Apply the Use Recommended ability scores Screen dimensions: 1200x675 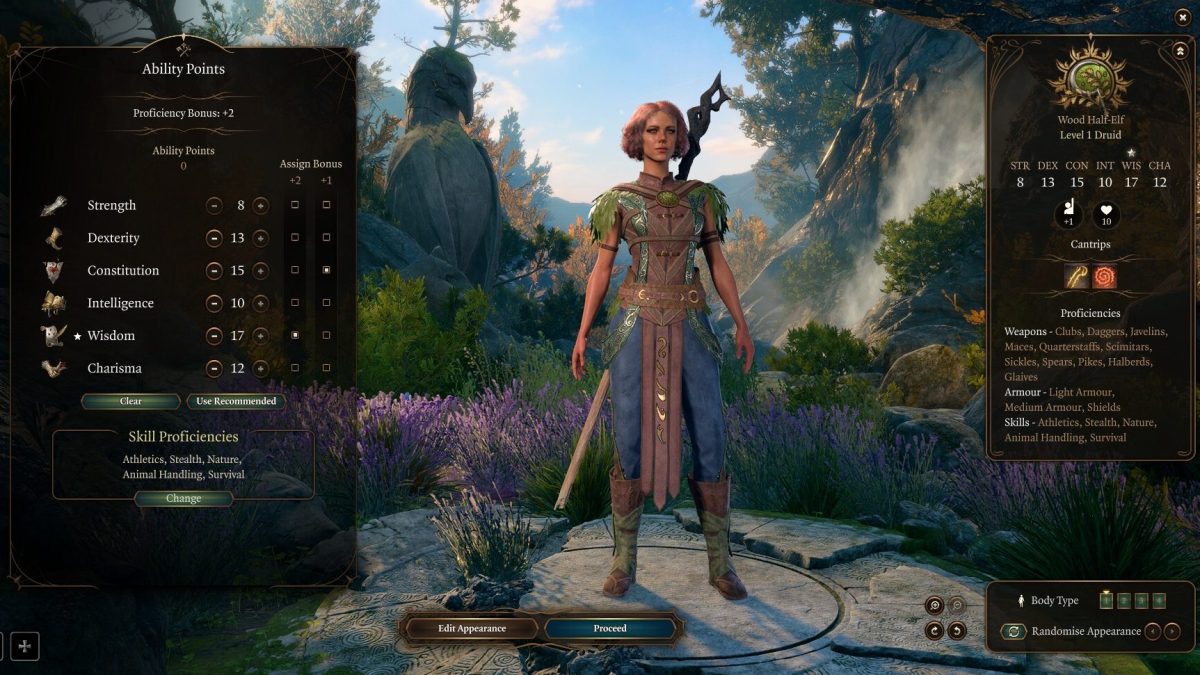tap(235, 401)
